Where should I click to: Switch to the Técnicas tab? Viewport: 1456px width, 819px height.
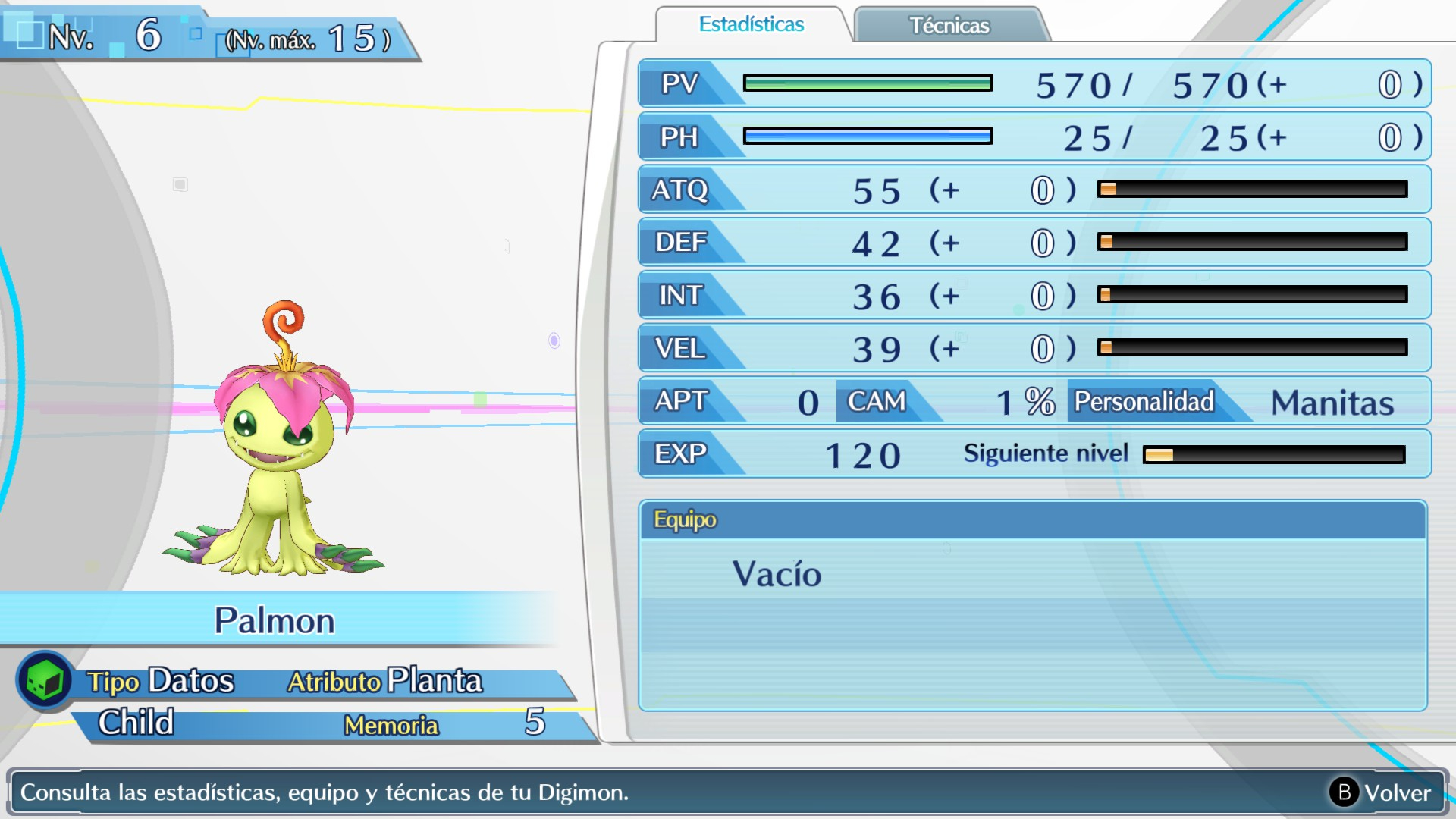[949, 26]
